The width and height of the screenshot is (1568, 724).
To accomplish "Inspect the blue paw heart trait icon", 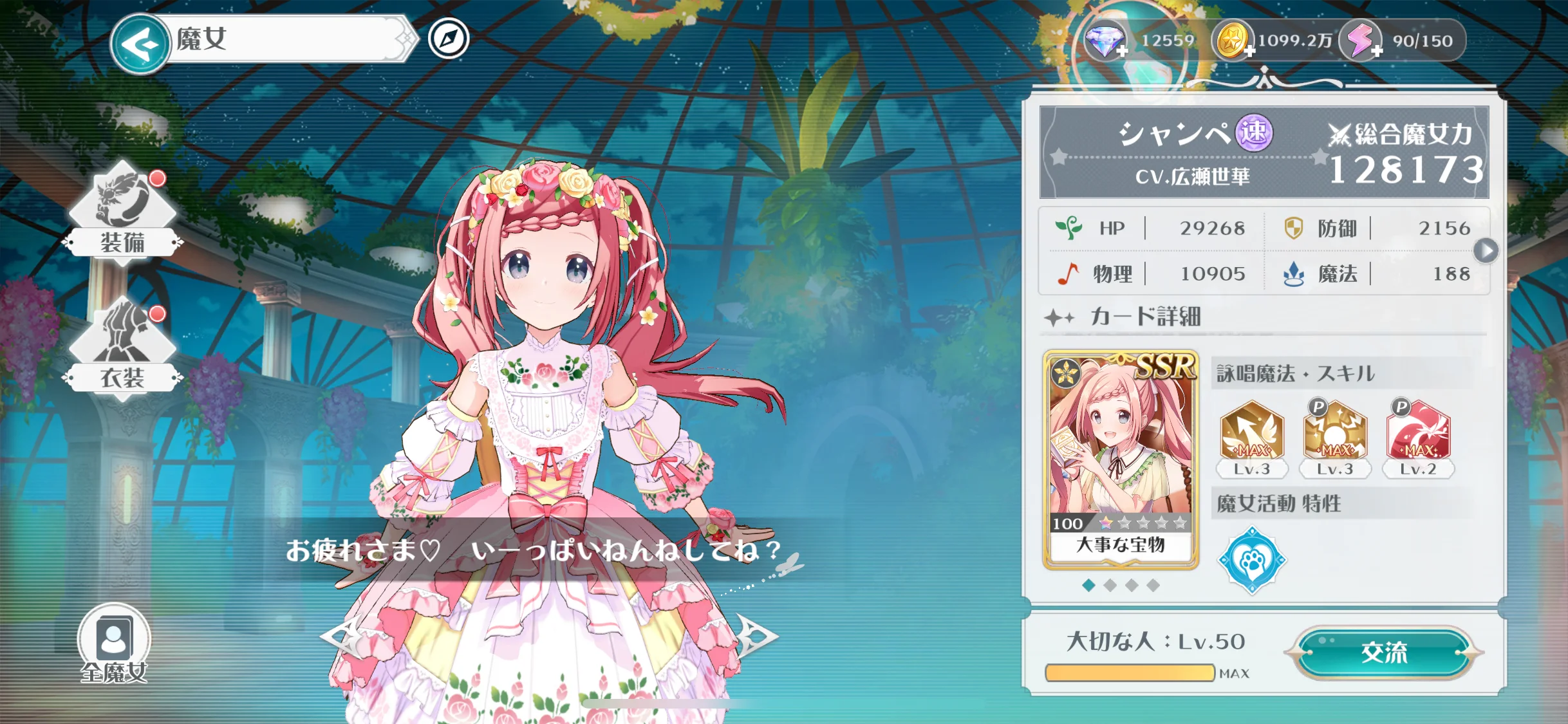I will (x=1252, y=560).
